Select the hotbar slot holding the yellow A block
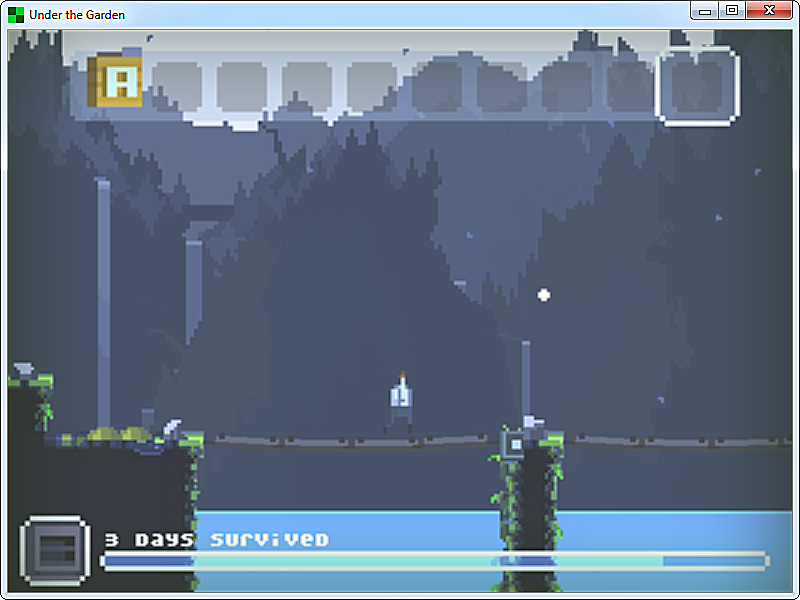800x600 pixels. click(x=116, y=82)
